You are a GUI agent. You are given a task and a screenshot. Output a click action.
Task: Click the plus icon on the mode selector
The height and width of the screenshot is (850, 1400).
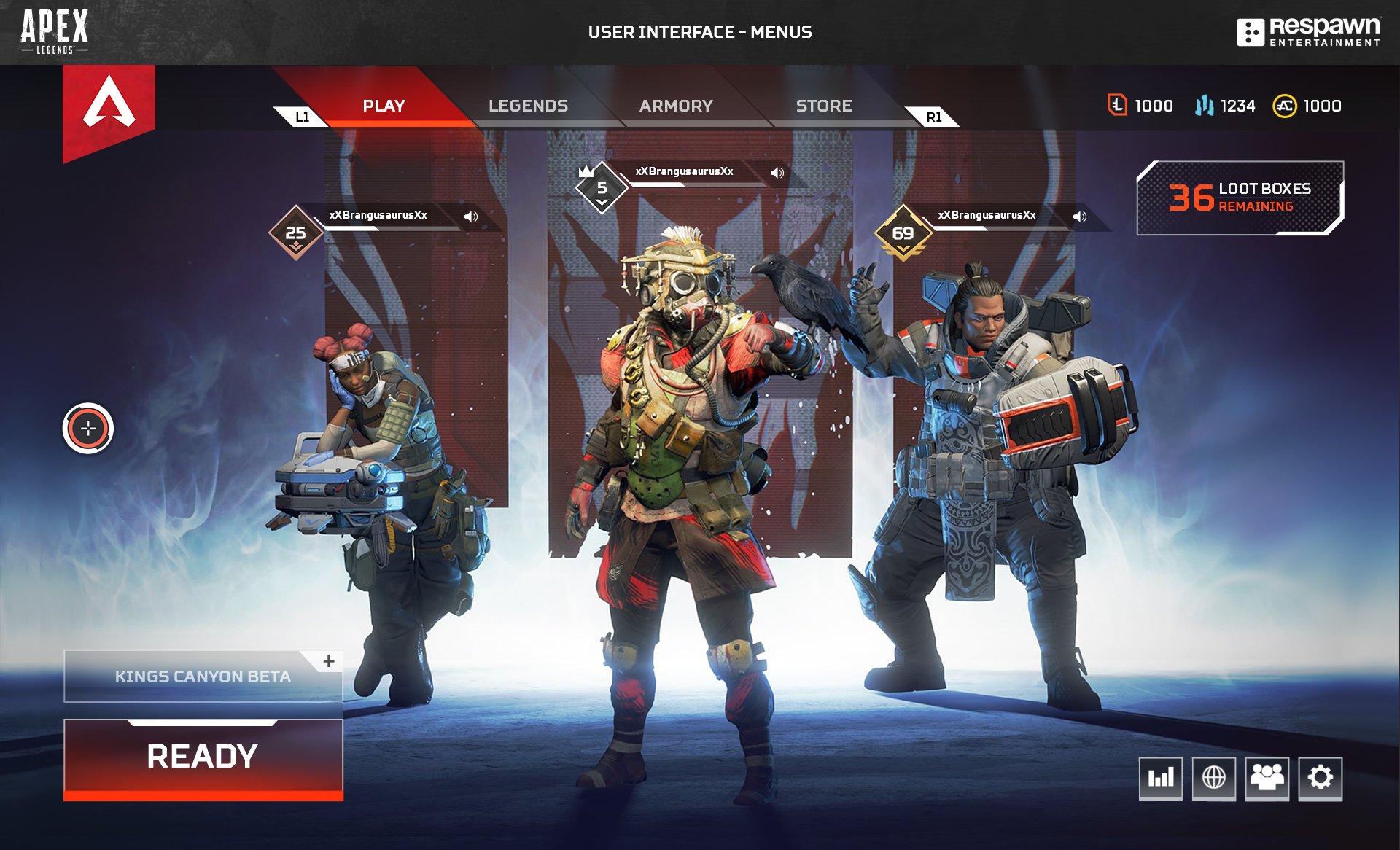click(329, 661)
